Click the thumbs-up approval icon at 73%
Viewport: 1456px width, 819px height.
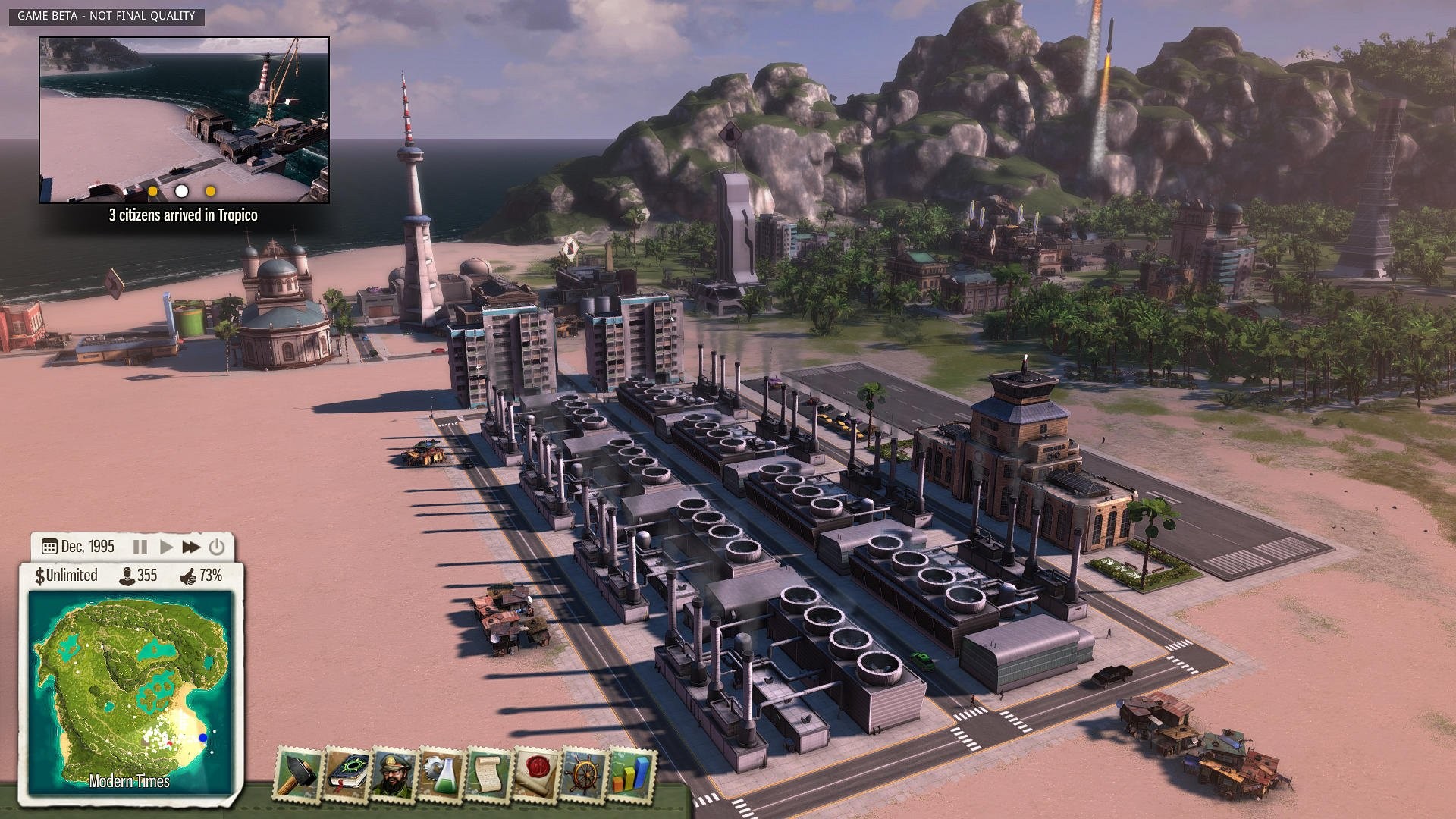coord(187,578)
